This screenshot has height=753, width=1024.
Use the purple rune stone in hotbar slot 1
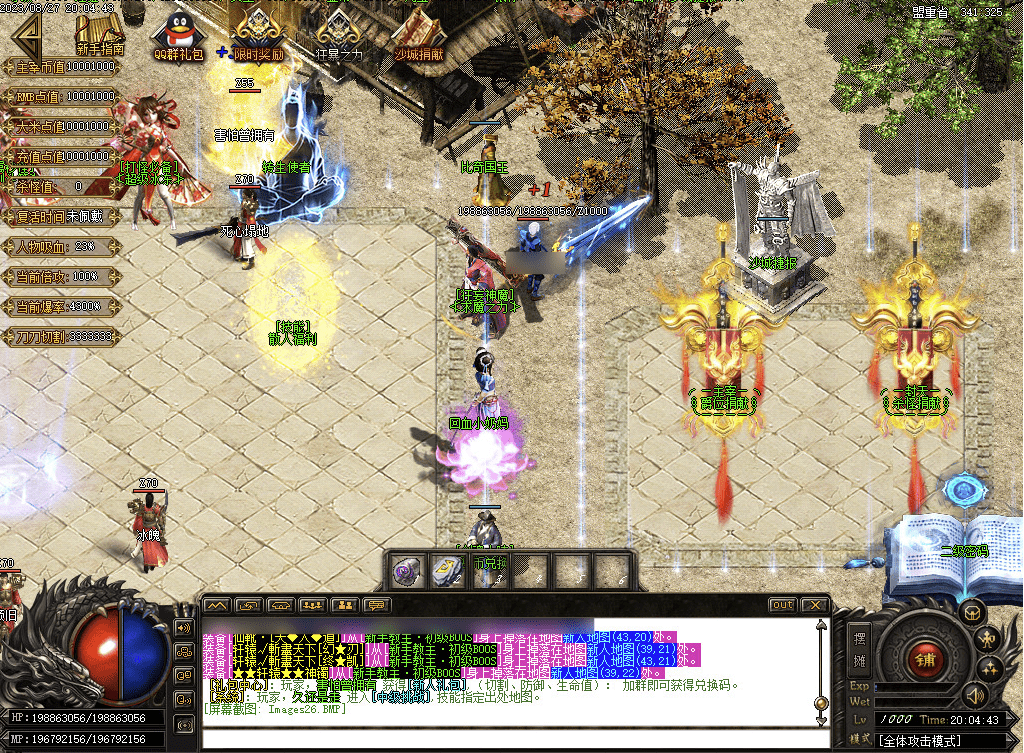point(406,571)
